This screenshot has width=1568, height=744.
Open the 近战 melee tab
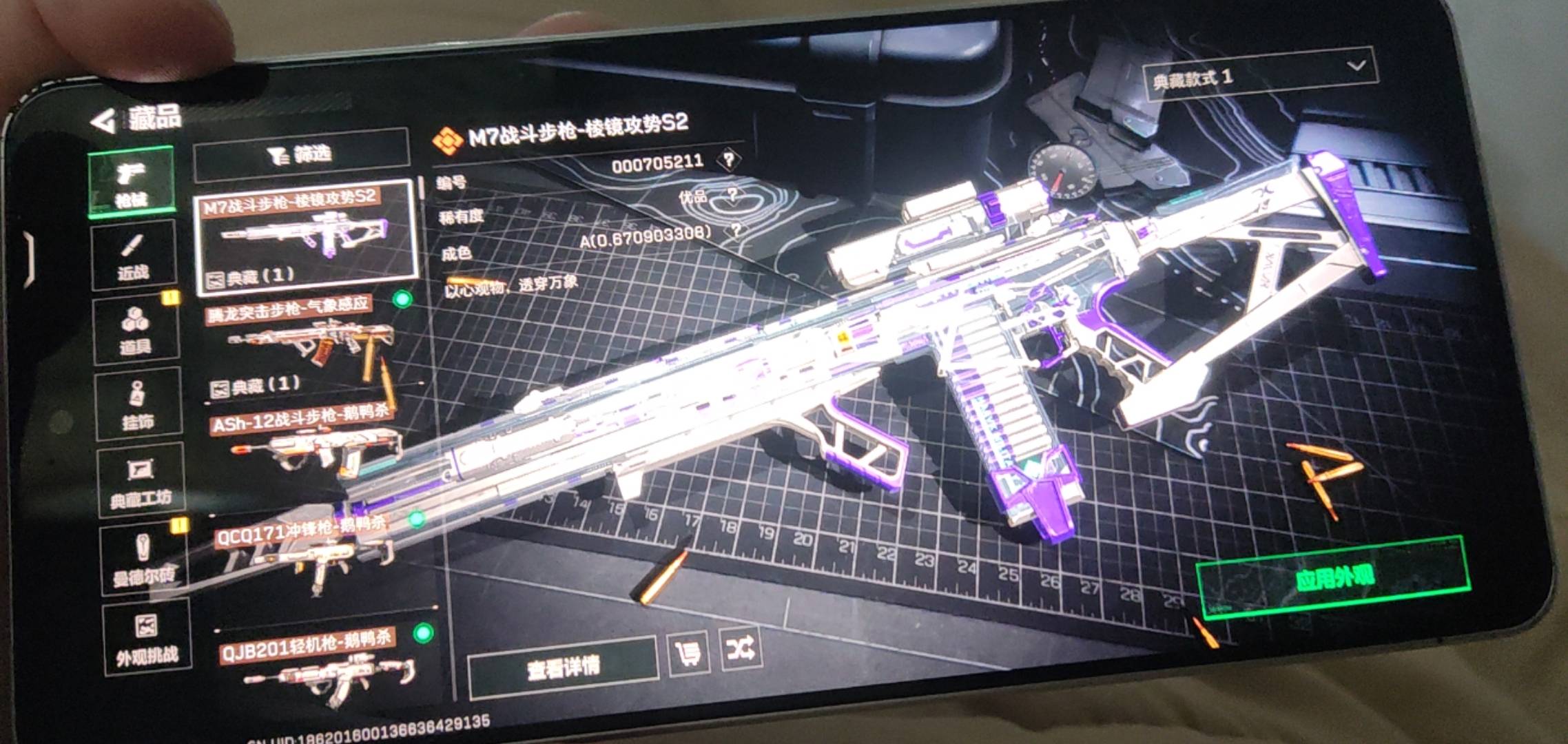tap(133, 257)
